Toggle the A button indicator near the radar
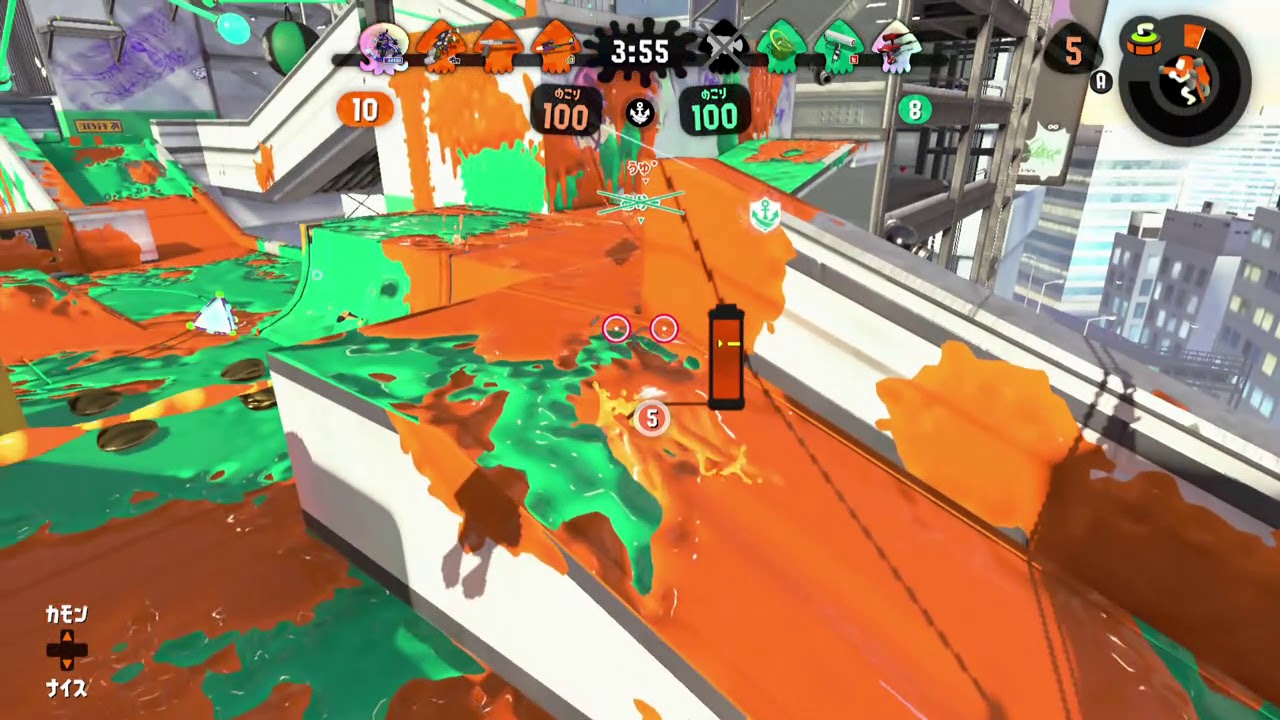1280x720 pixels. tap(1101, 80)
